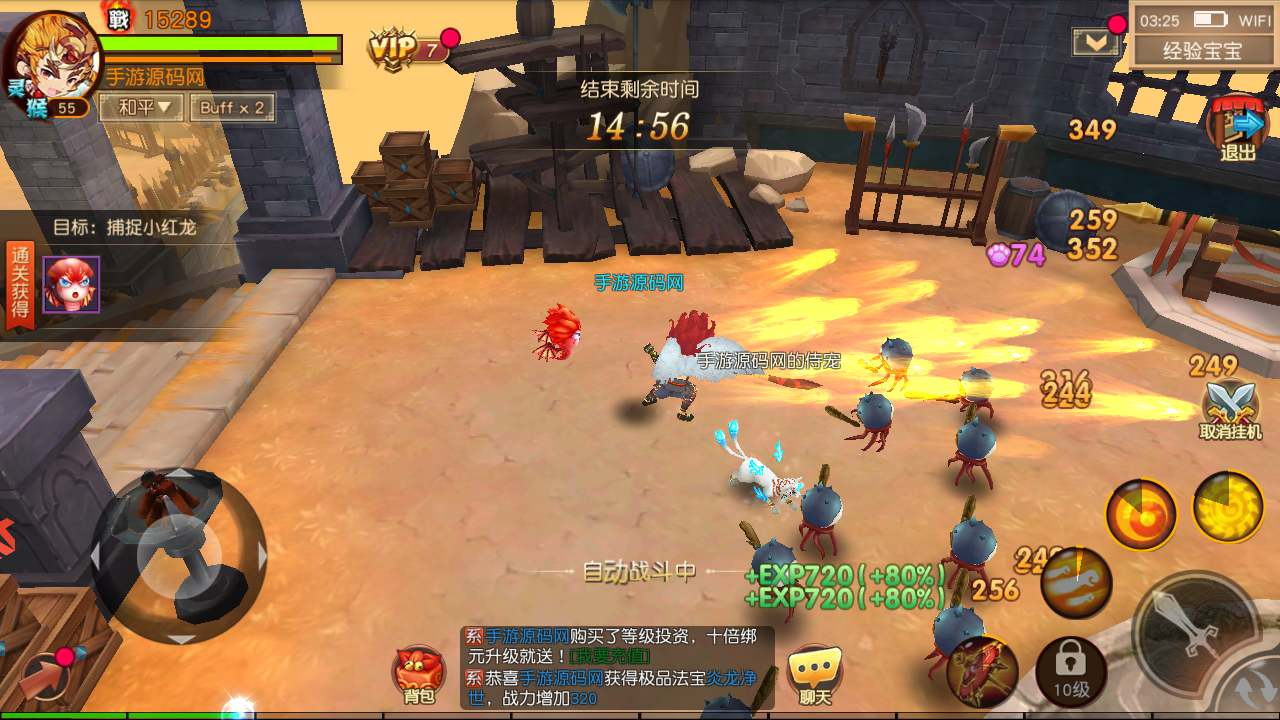Image resolution: width=1280 pixels, height=720 pixels.
Task: Show the Buff x 2 details
Action: (232, 107)
